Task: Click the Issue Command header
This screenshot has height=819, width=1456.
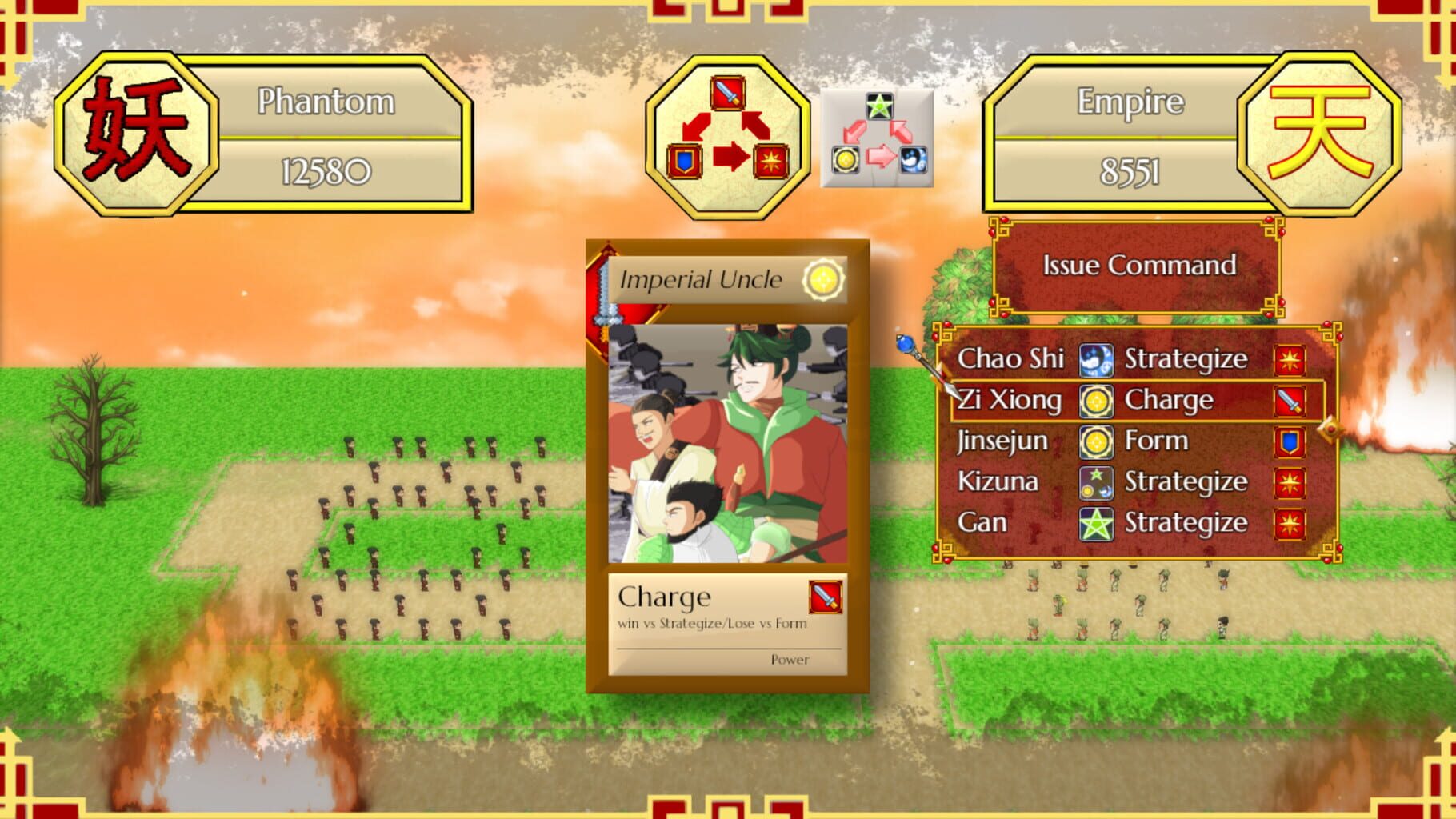Action: pos(1139,266)
